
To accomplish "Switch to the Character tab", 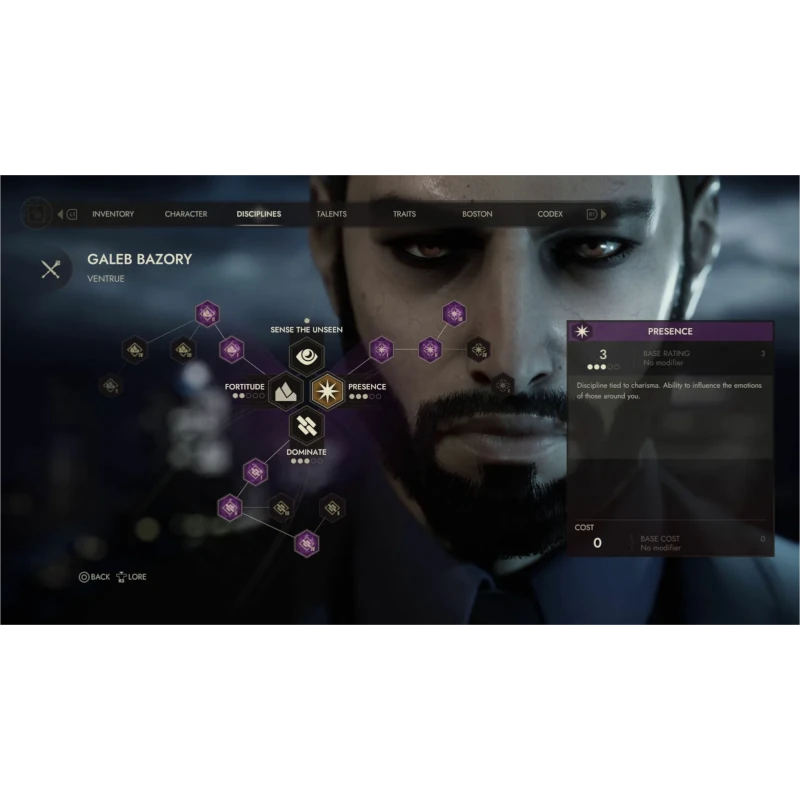I will [186, 214].
